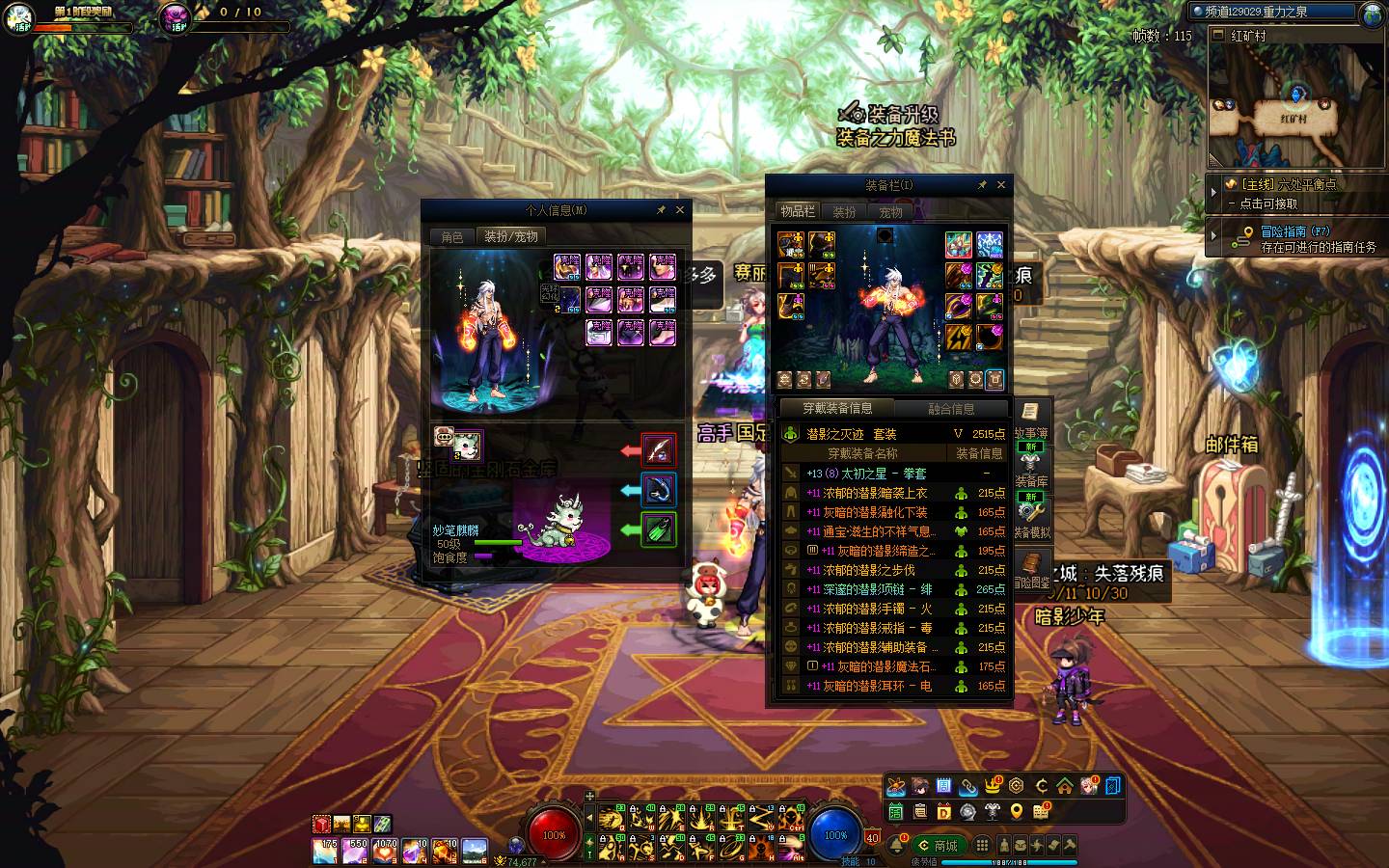Click the golden crown icon in the menu bar

click(x=993, y=786)
